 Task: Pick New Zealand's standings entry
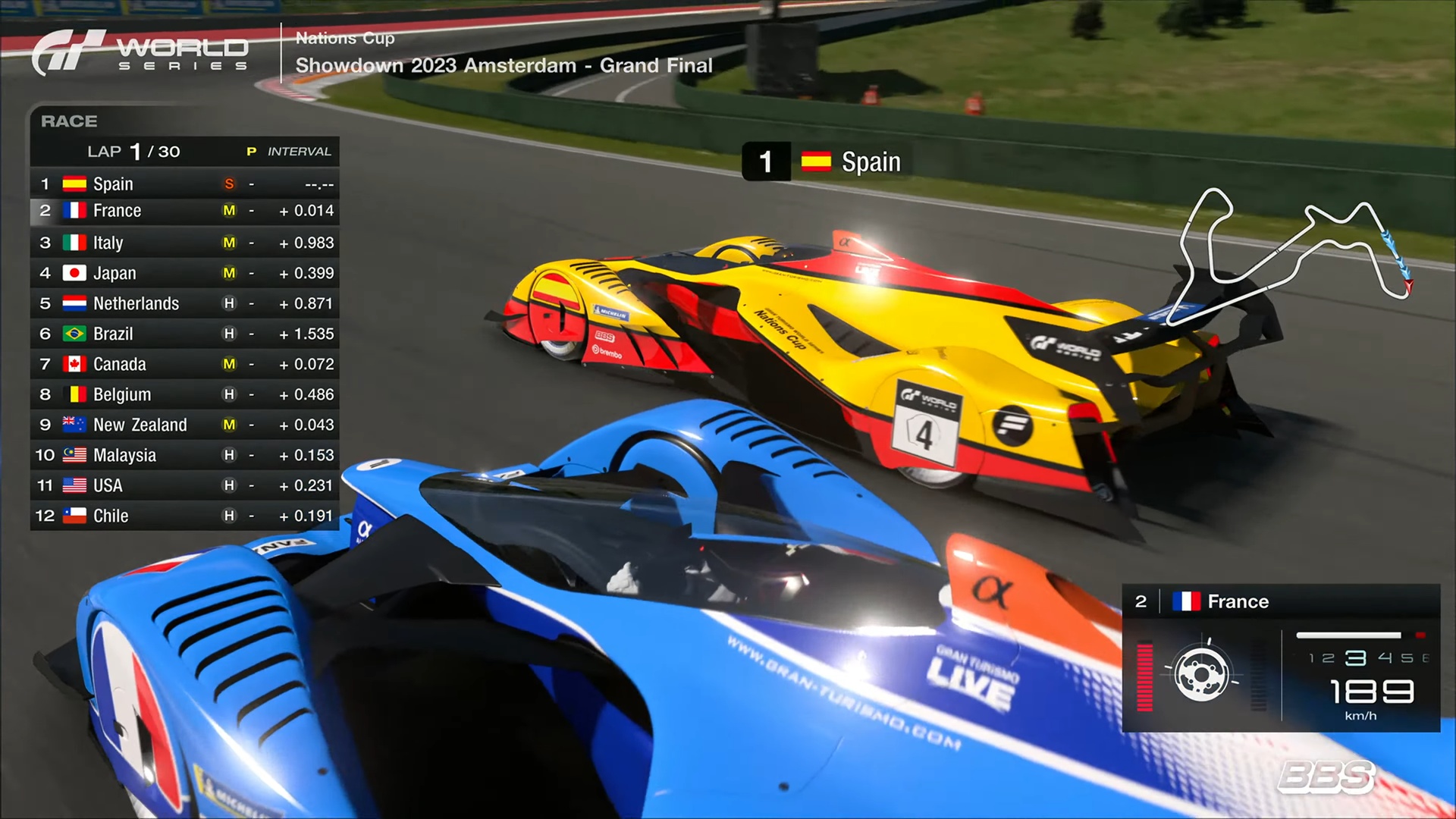click(x=184, y=425)
